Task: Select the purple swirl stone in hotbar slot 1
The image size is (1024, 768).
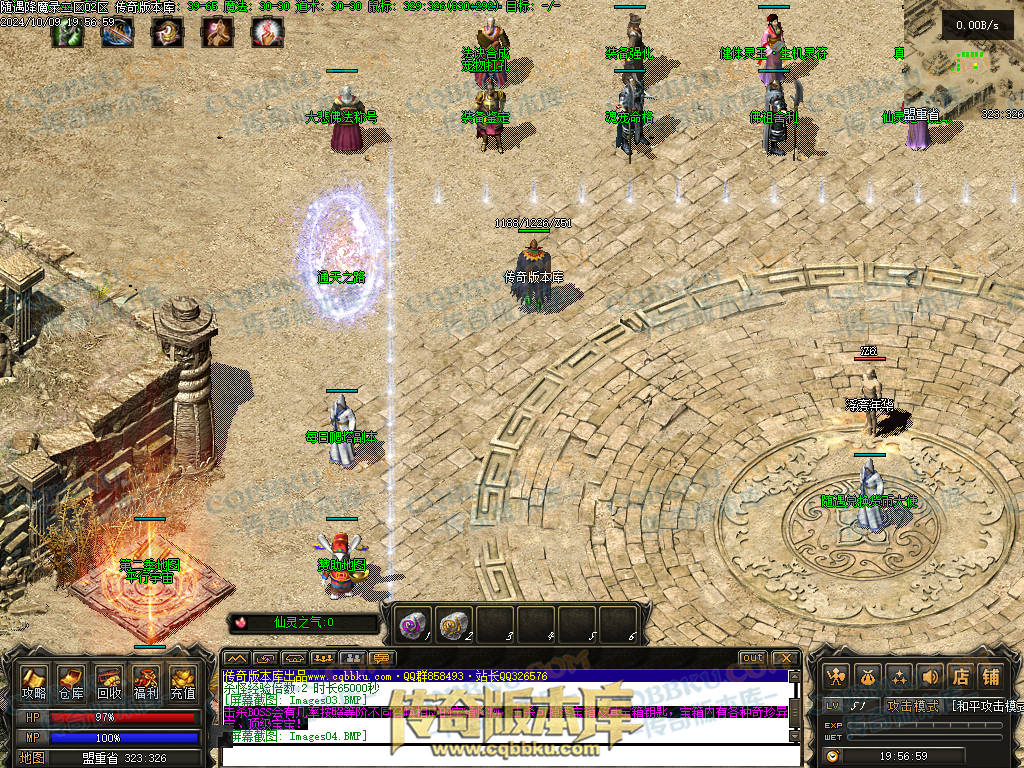Action: pyautogui.click(x=413, y=624)
